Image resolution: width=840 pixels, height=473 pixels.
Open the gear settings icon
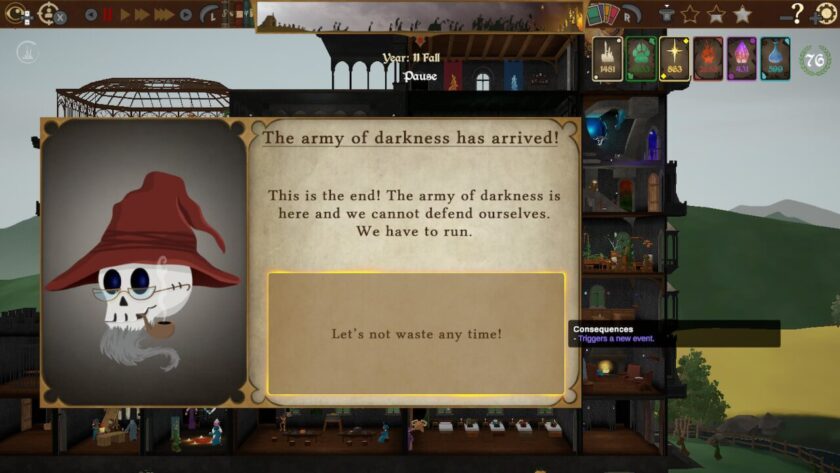click(825, 14)
